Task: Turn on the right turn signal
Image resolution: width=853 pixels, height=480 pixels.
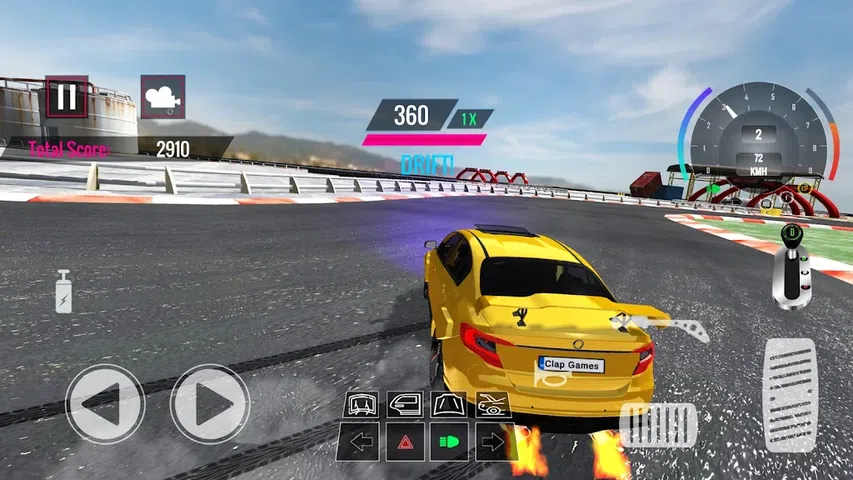Action: (x=494, y=441)
